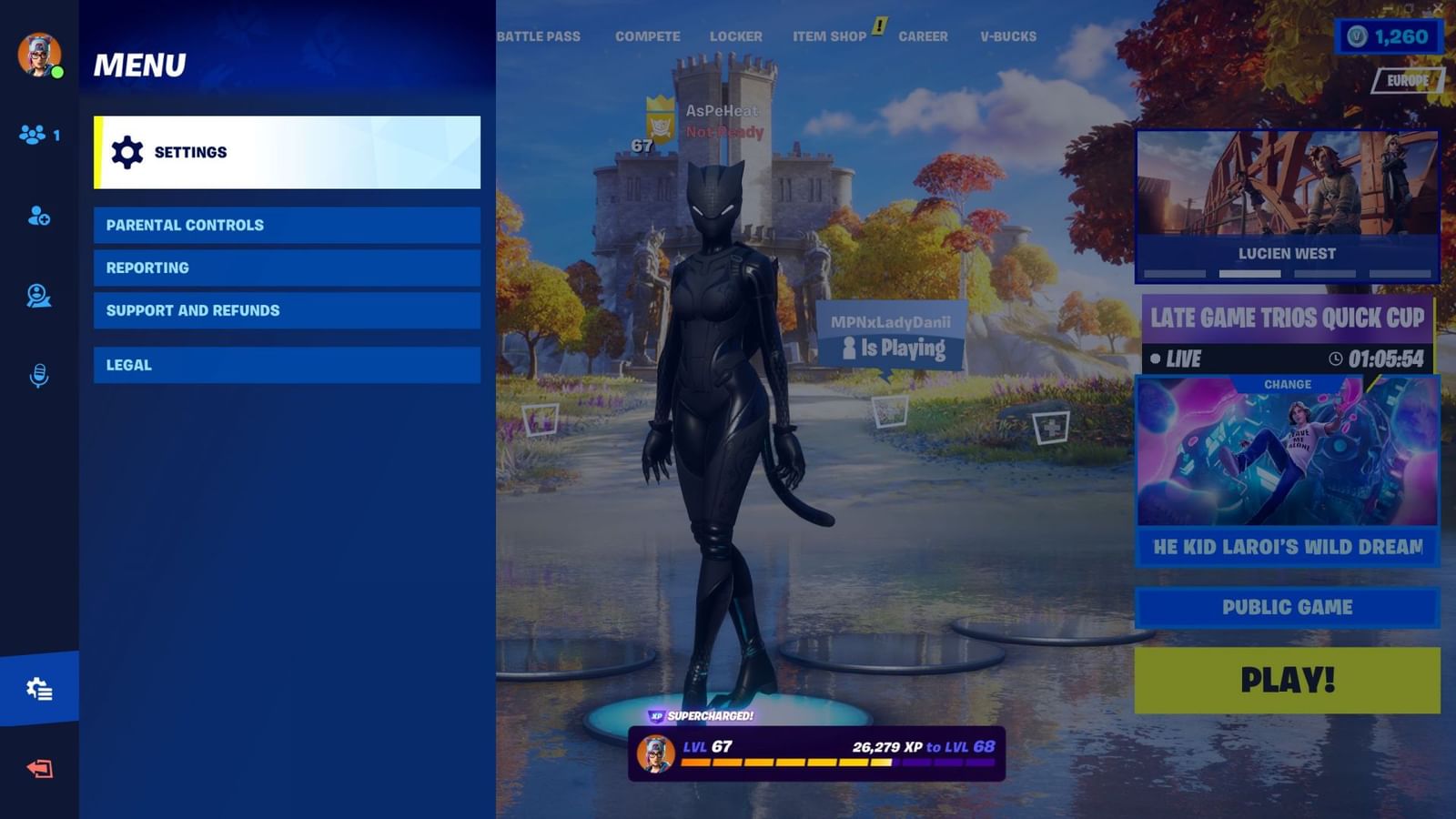Click the Item Shop exclamation notification badge
The height and width of the screenshot is (819, 1456).
876,28
